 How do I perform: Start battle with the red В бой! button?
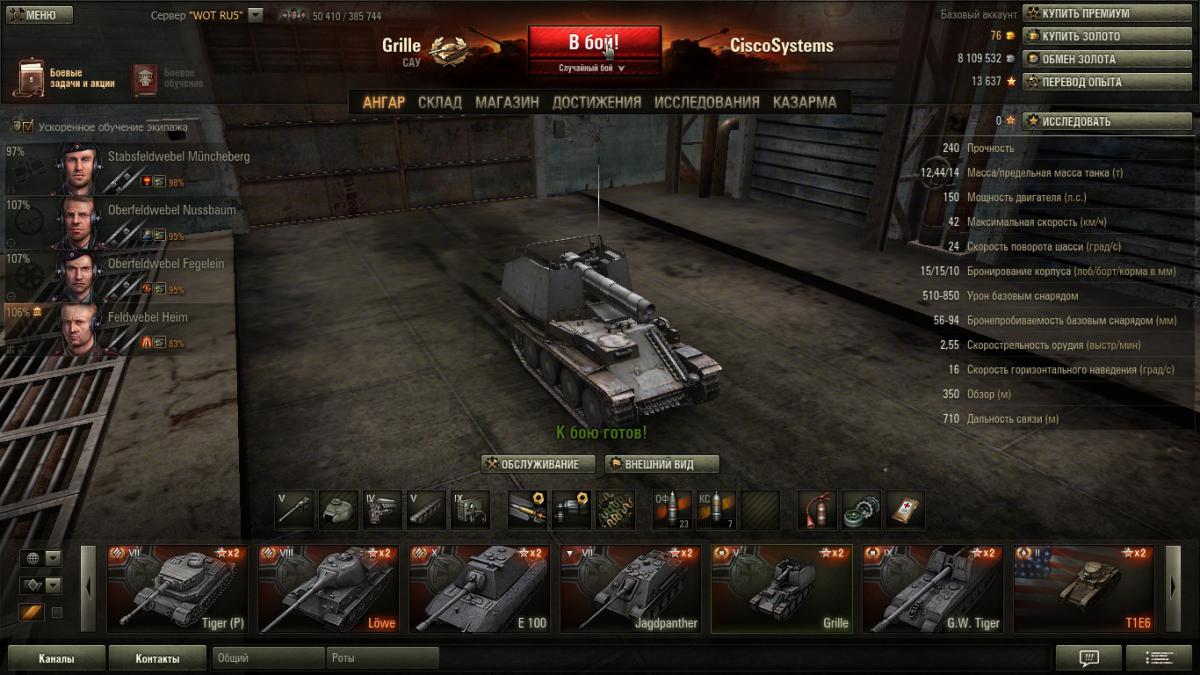594,43
